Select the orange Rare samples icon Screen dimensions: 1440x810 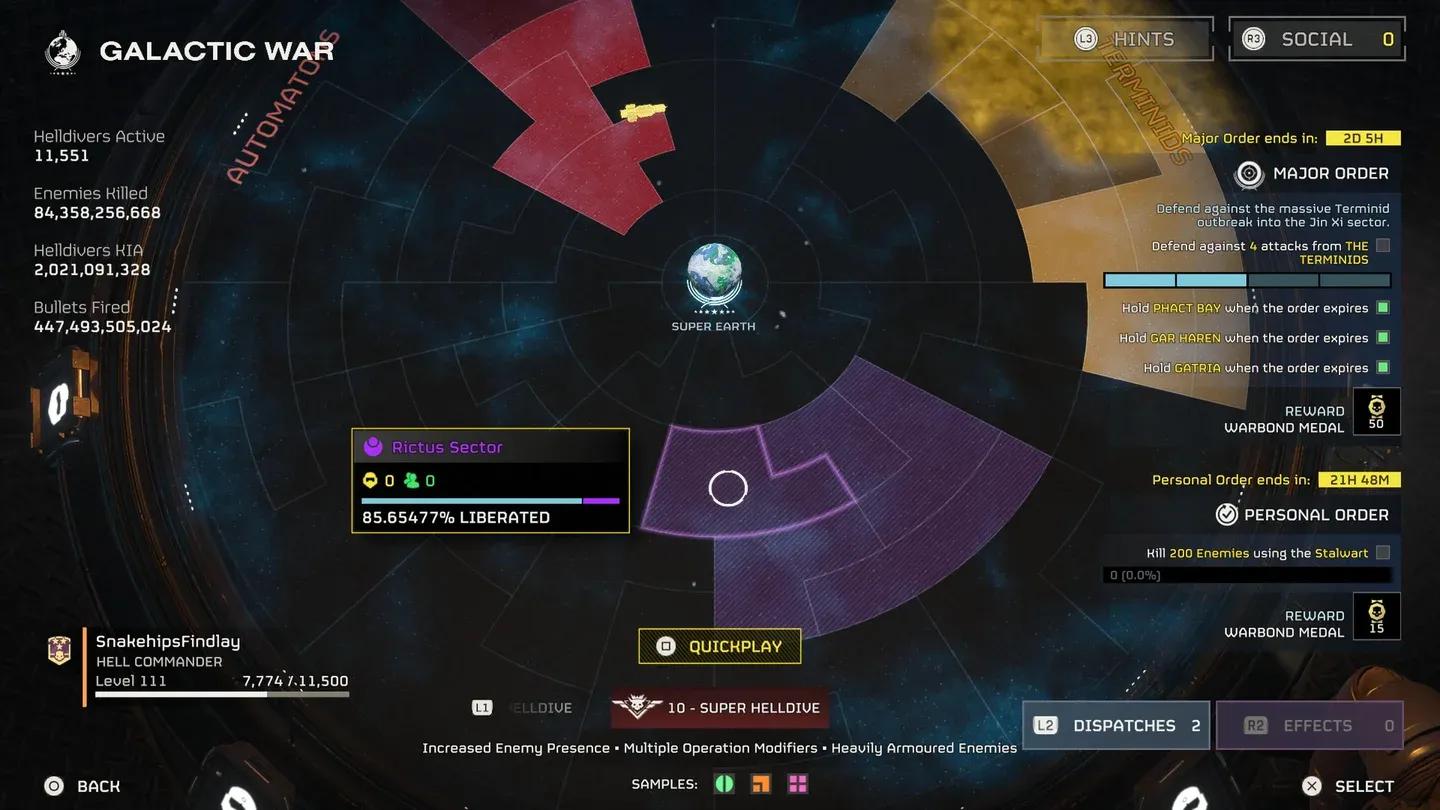[x=760, y=783]
